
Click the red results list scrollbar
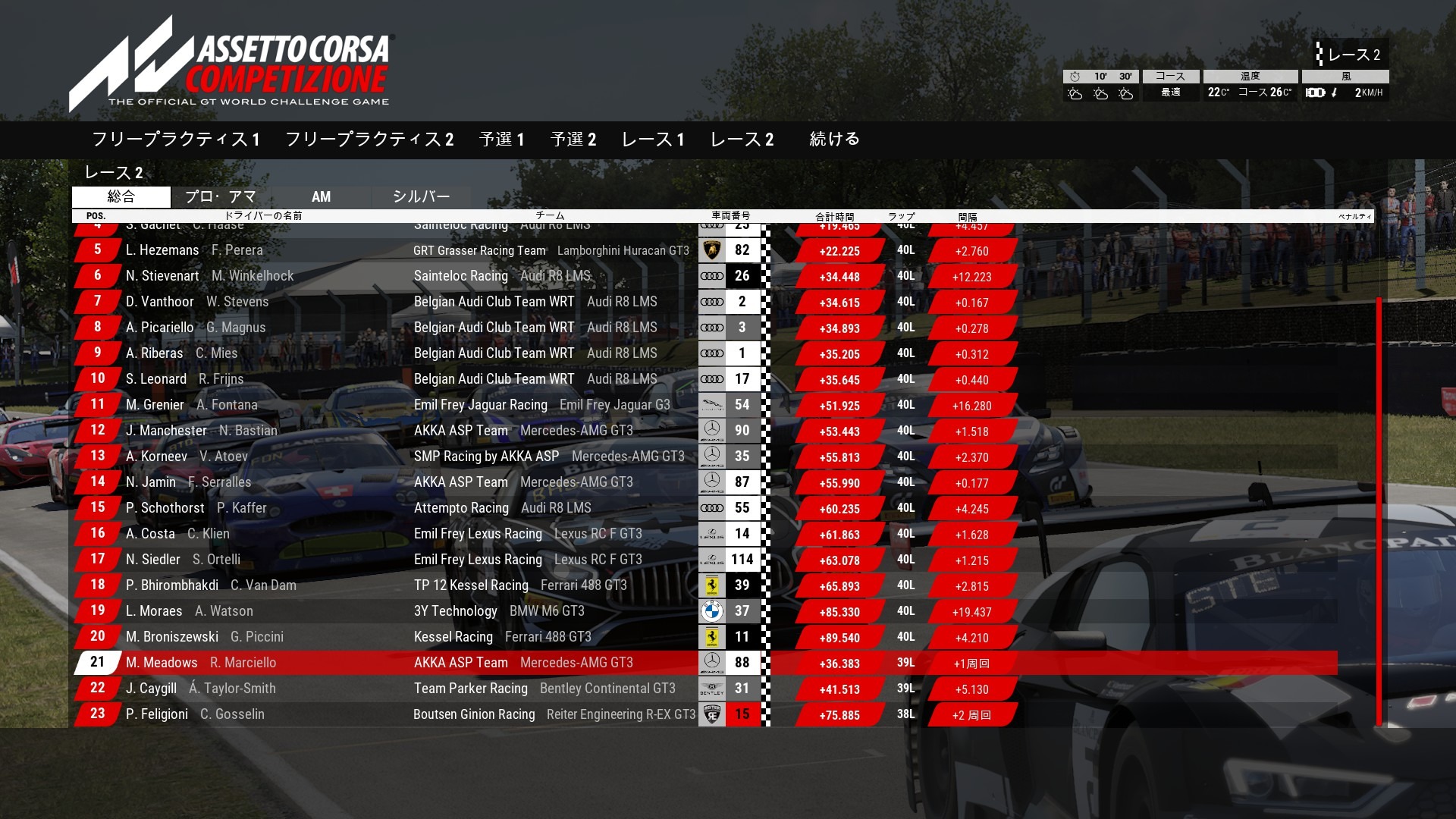coord(1379,512)
